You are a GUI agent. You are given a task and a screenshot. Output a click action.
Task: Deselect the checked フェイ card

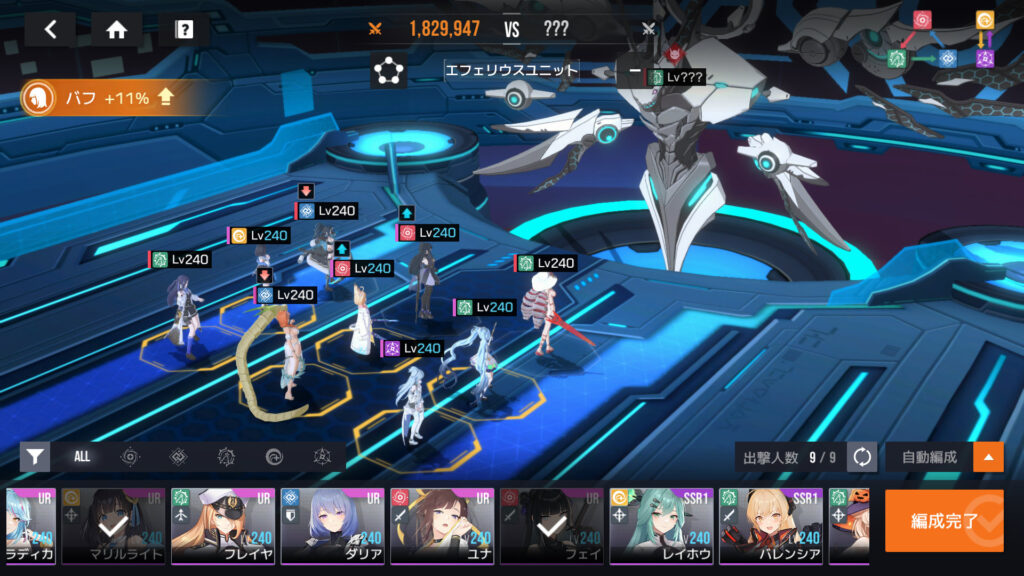(550, 526)
